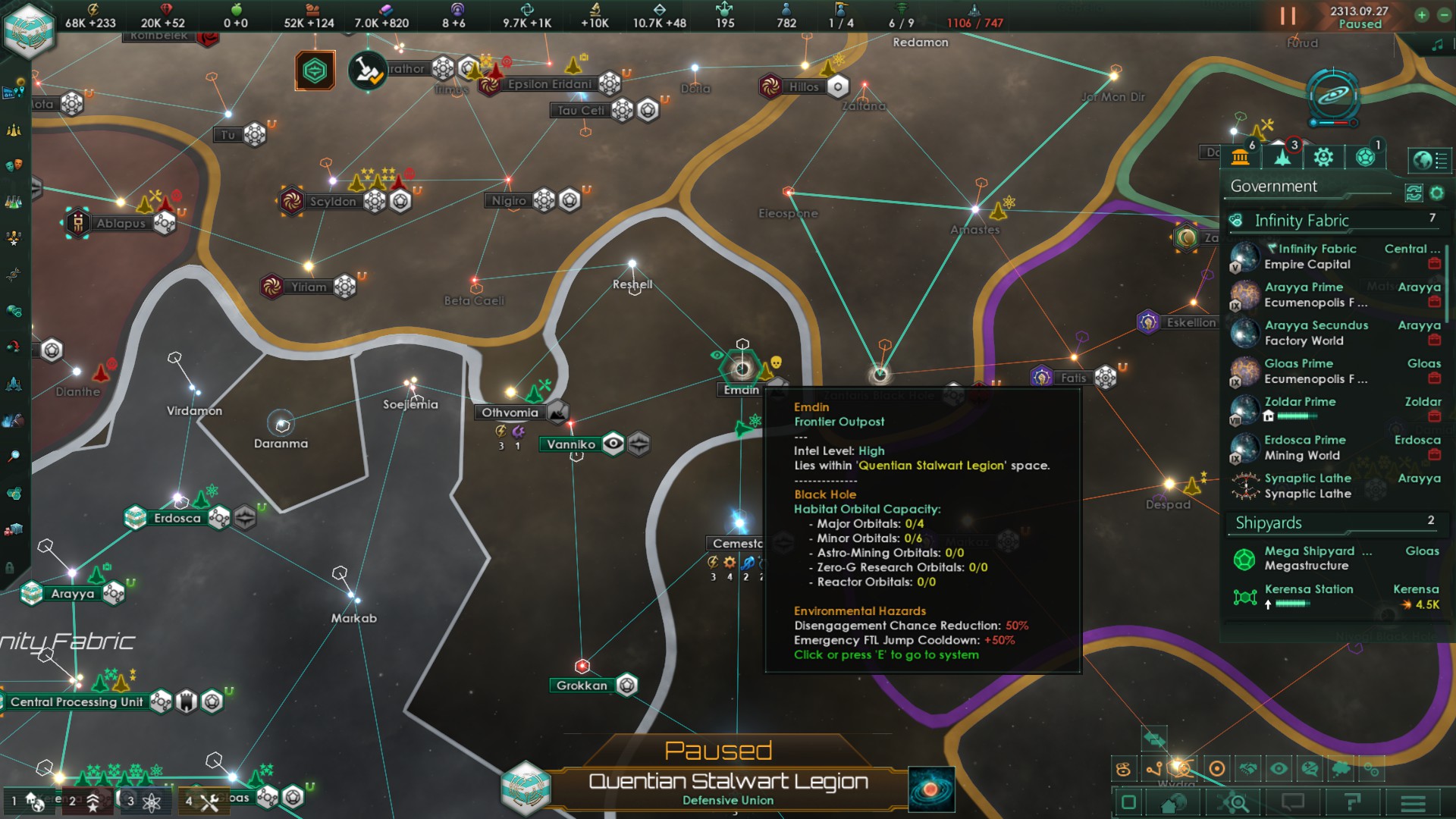Unpause the game with the pause button
Screen dimensions: 1456x819
tap(1287, 17)
